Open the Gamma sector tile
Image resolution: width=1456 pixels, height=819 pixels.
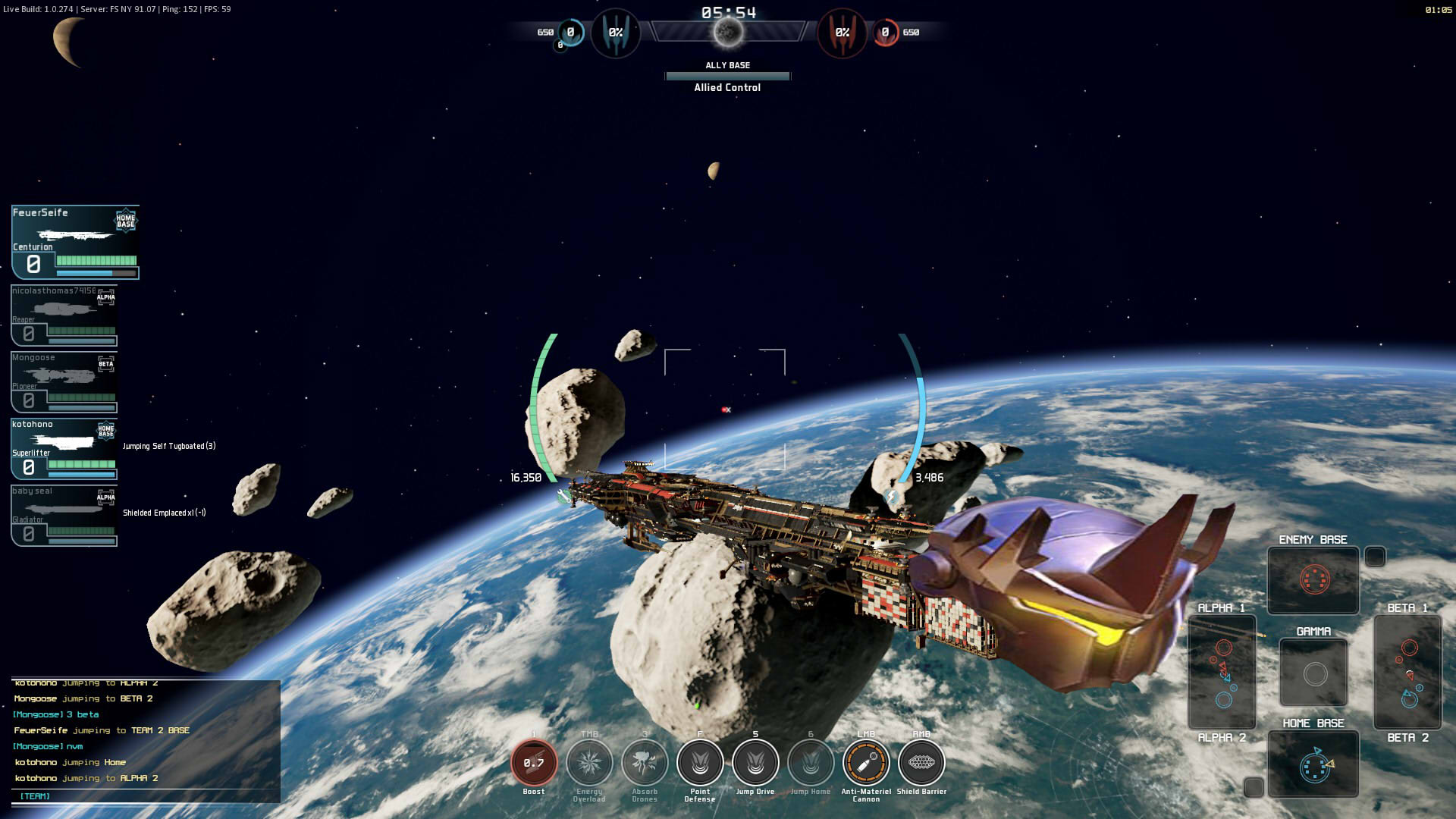tap(1313, 673)
